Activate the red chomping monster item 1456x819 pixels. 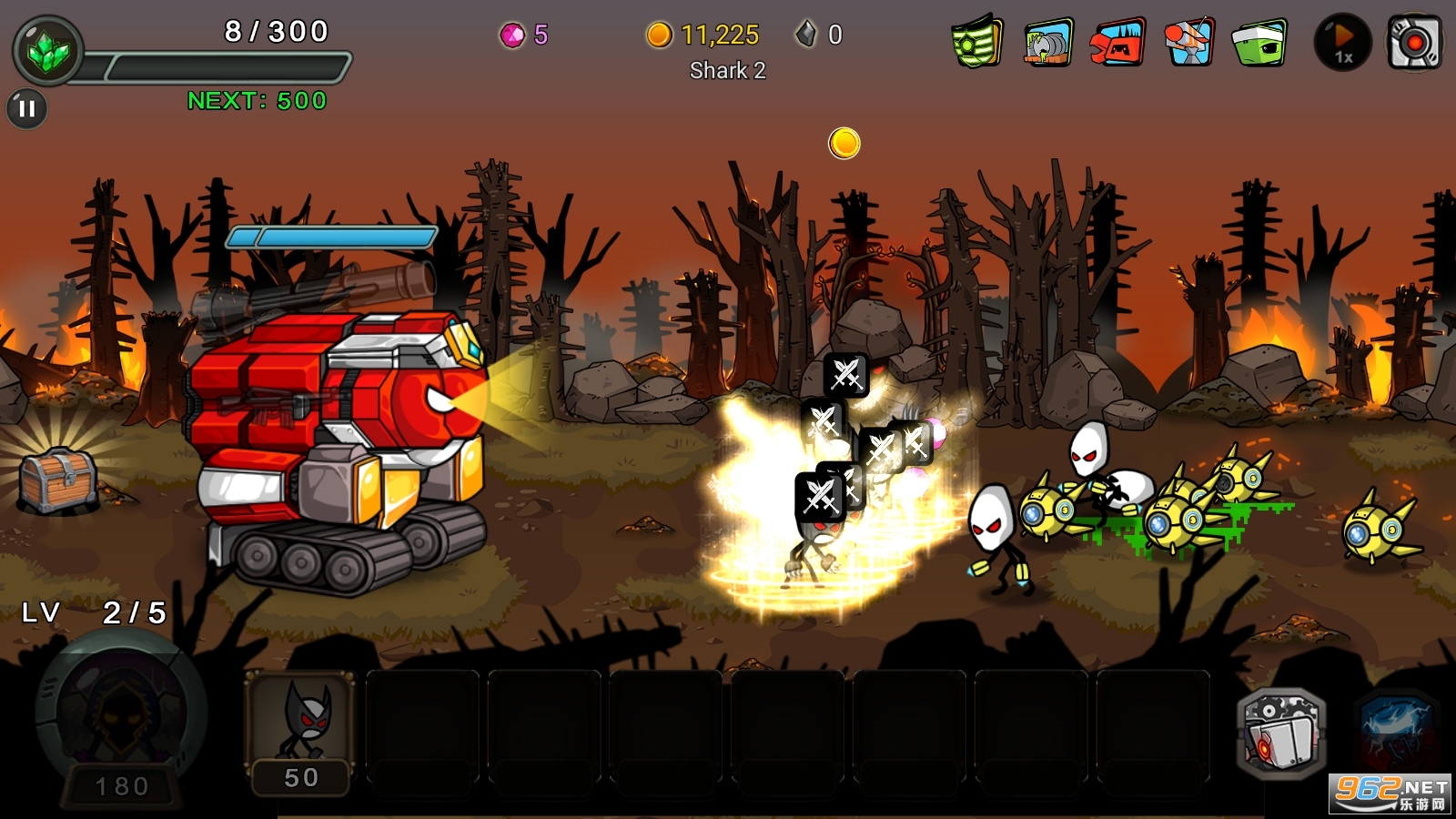point(1117,43)
